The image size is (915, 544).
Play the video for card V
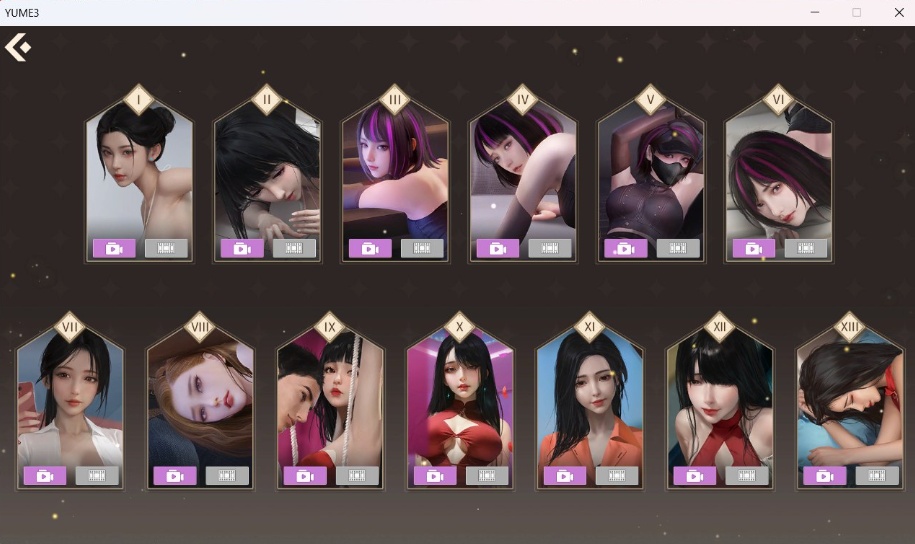pyautogui.click(x=626, y=248)
